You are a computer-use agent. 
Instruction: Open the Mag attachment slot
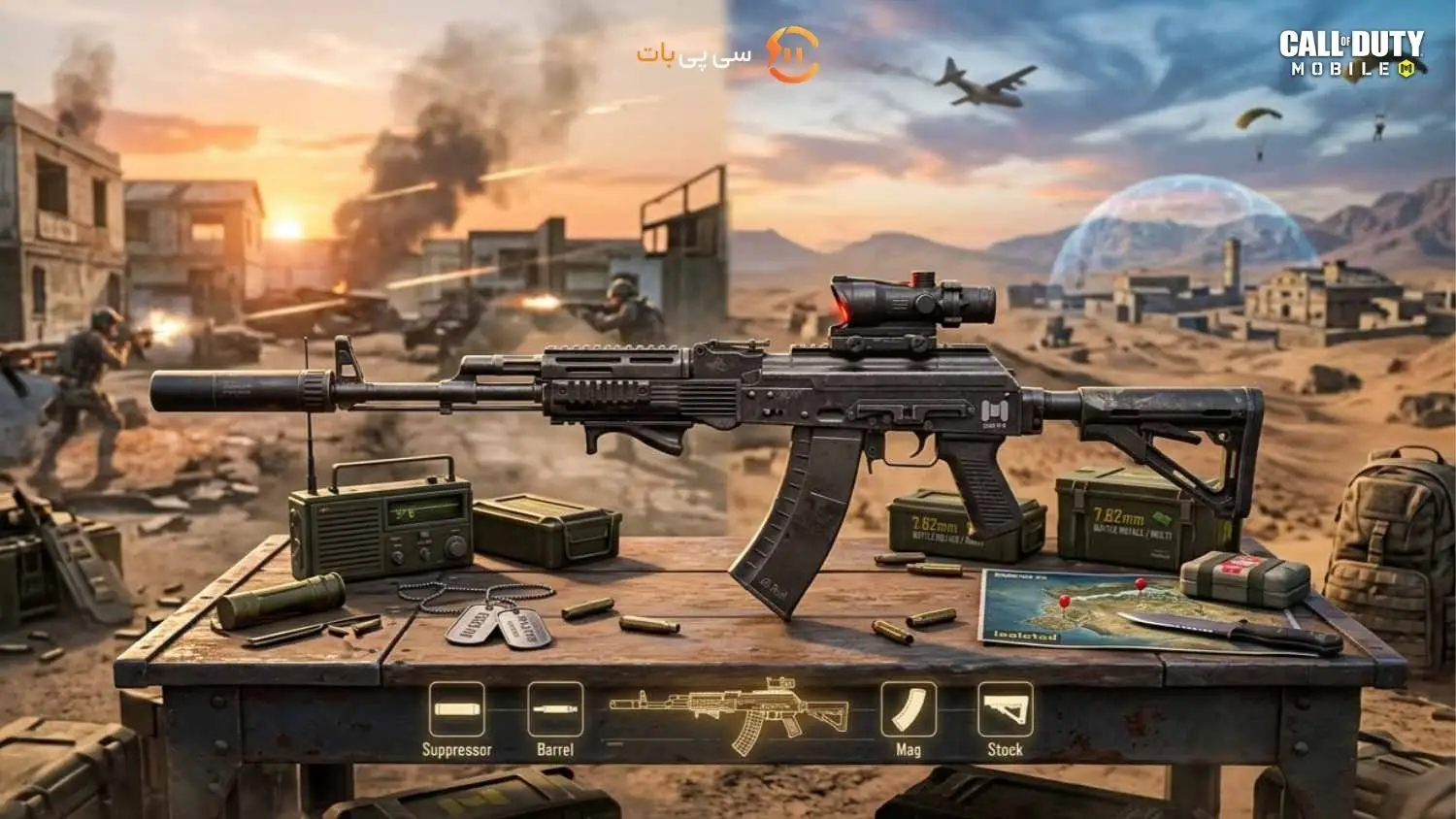tap(909, 709)
